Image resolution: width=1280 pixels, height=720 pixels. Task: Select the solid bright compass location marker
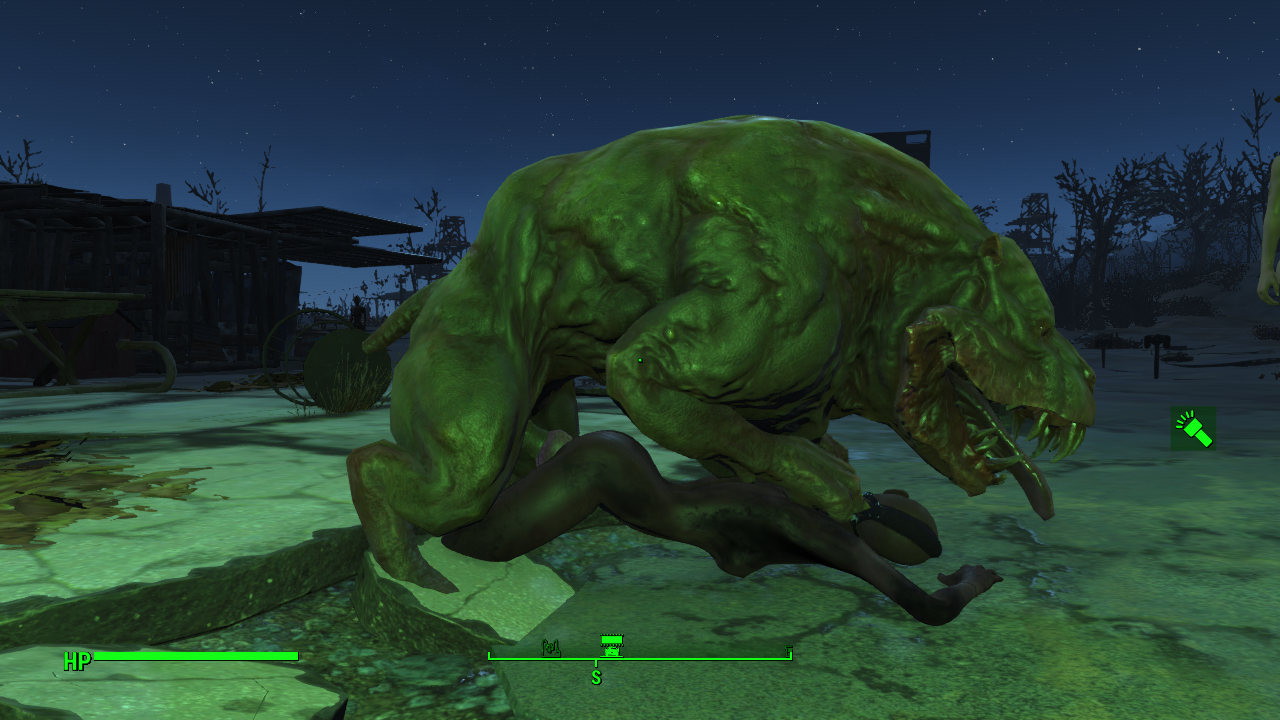pos(611,645)
